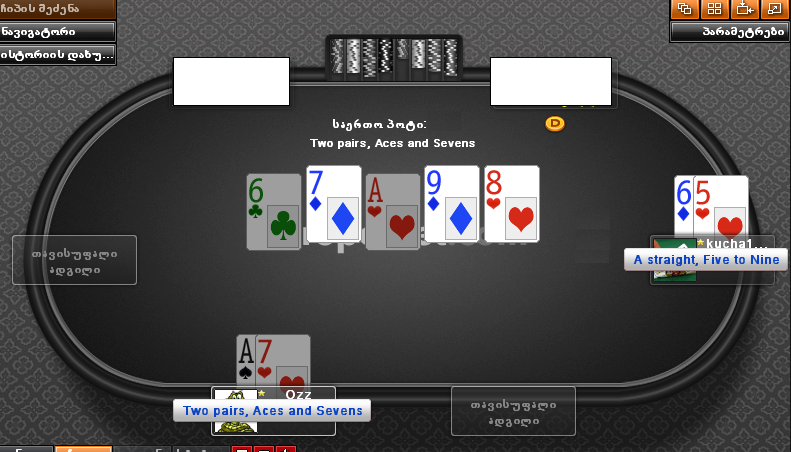Show the hand history panel
This screenshot has height=452, width=791.
[x=56, y=54]
